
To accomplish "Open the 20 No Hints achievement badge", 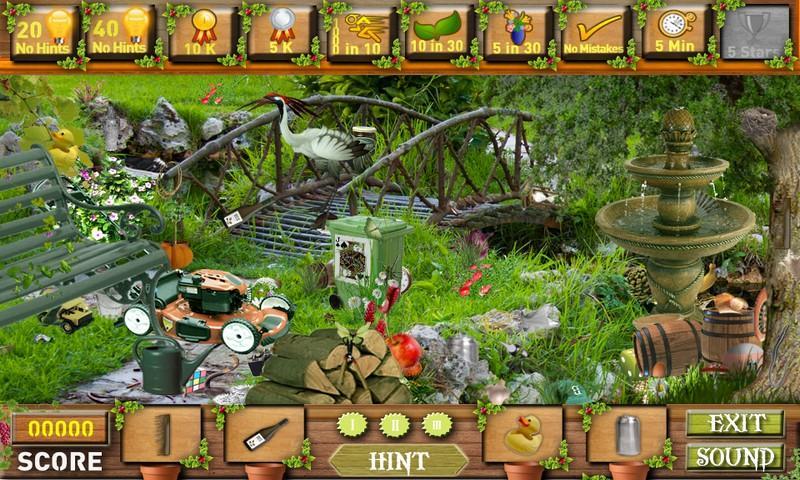I will tap(43, 34).
